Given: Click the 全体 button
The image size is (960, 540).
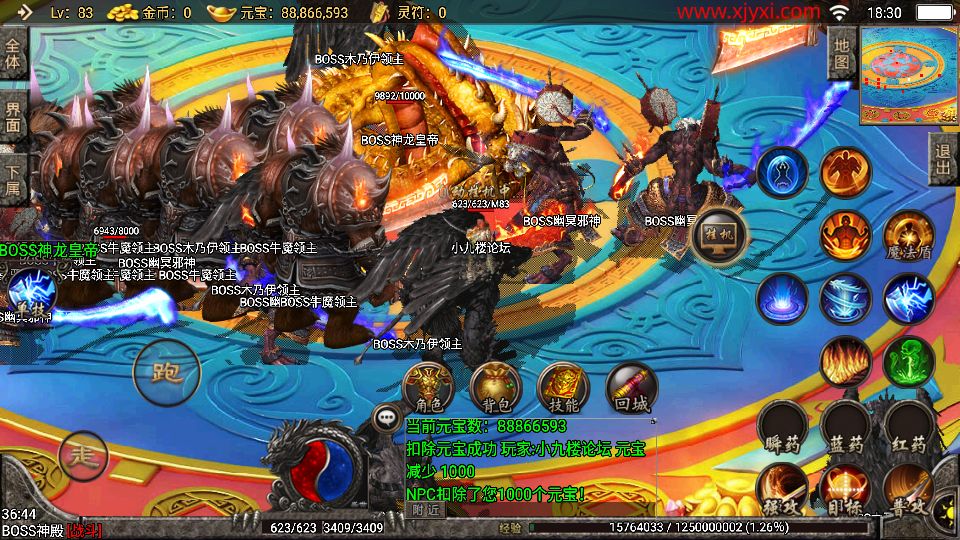Looking at the screenshot, I should pos(13,53).
